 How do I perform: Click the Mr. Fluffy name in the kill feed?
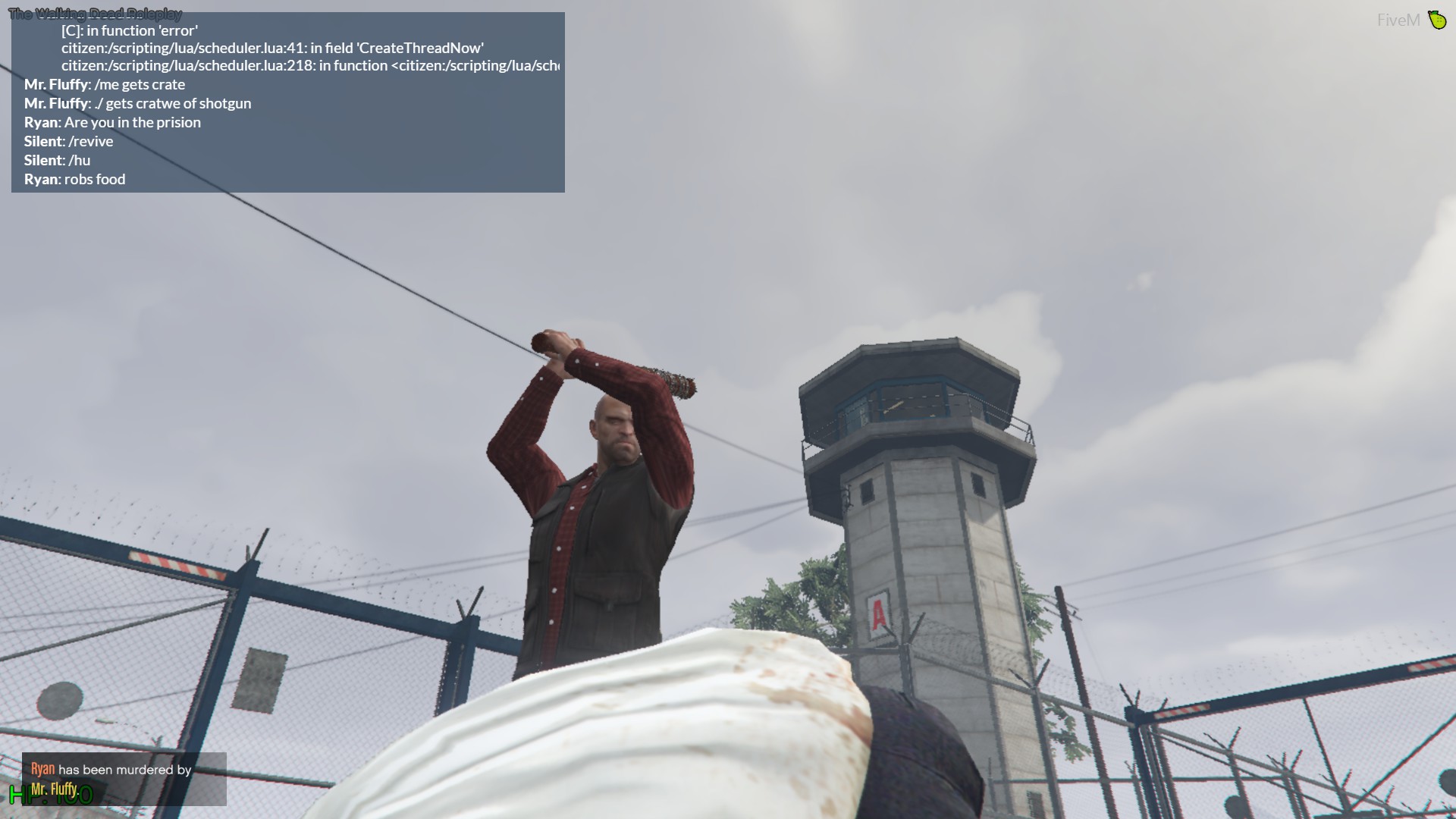(55, 788)
